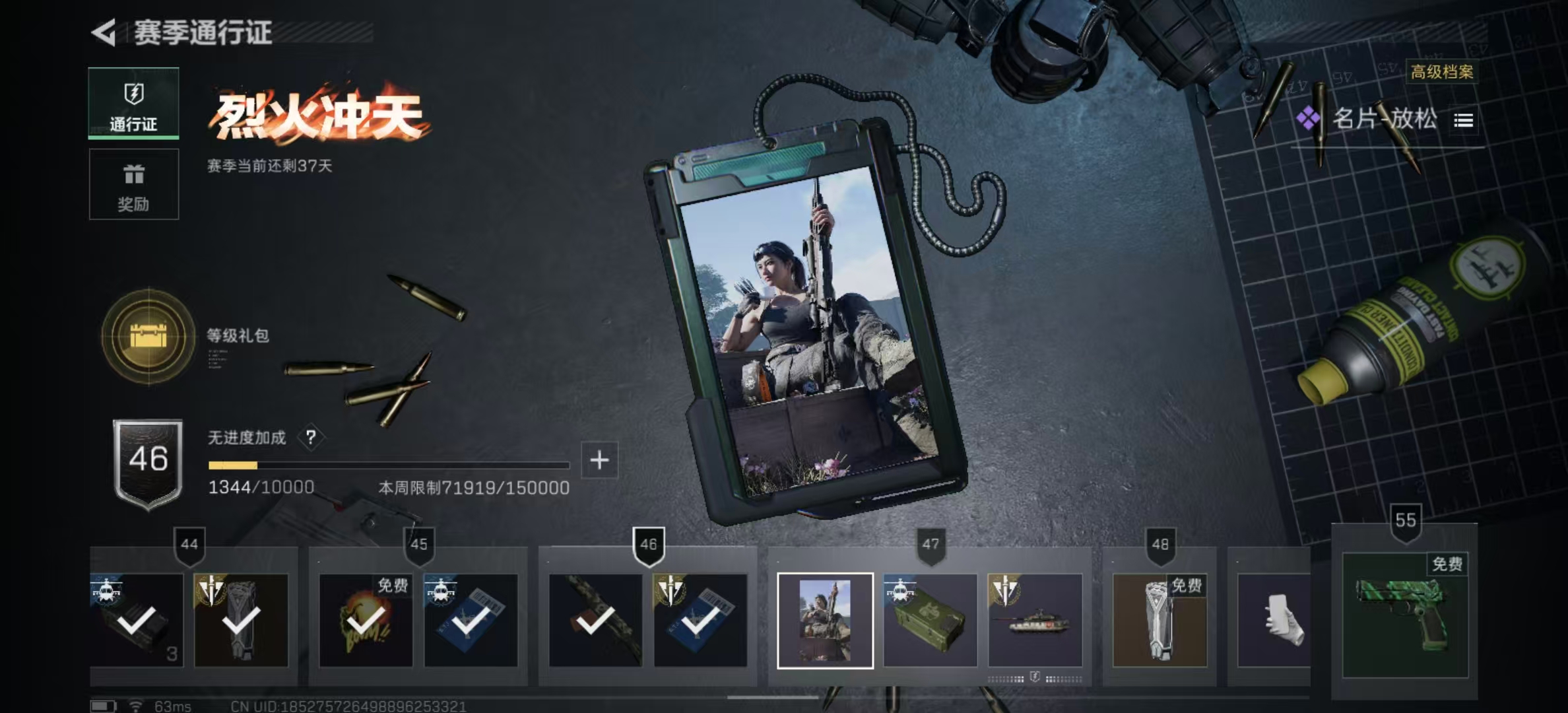The height and width of the screenshot is (713, 1568).
Task: Open the 等级礼包 gold chest icon
Action: 148,336
